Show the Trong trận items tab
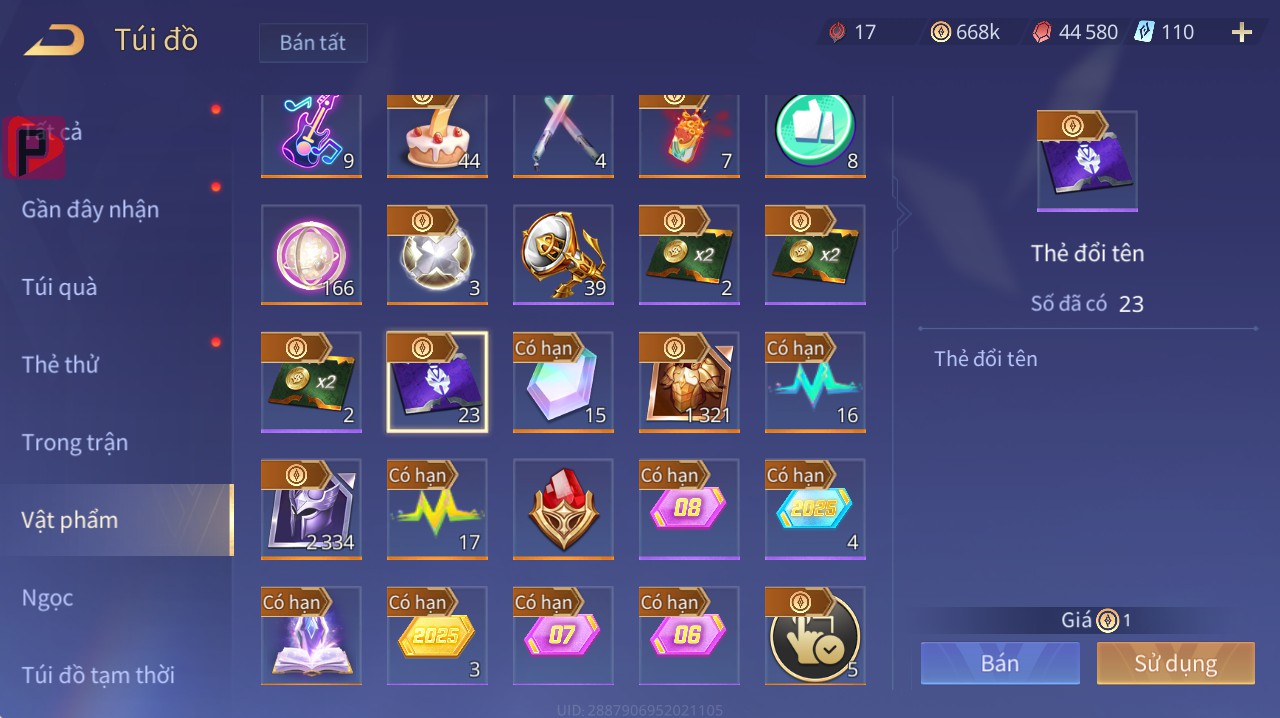Viewport: 1280px width, 718px height. tap(75, 442)
